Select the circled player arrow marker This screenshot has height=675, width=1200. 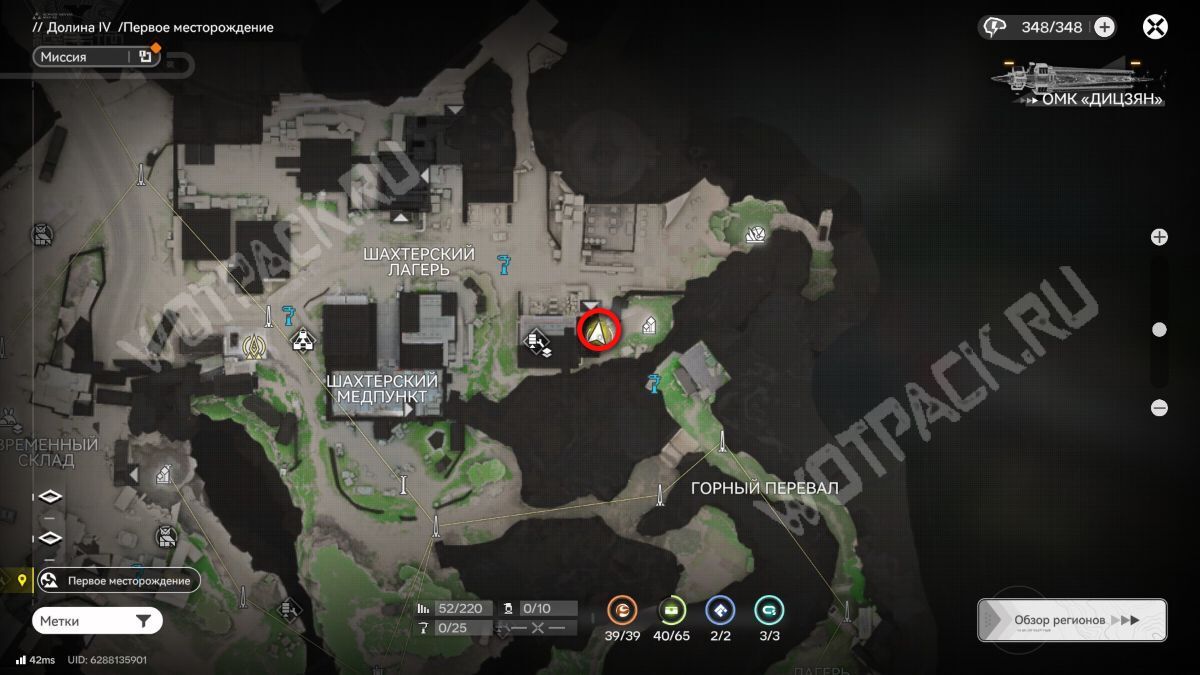[x=600, y=330]
